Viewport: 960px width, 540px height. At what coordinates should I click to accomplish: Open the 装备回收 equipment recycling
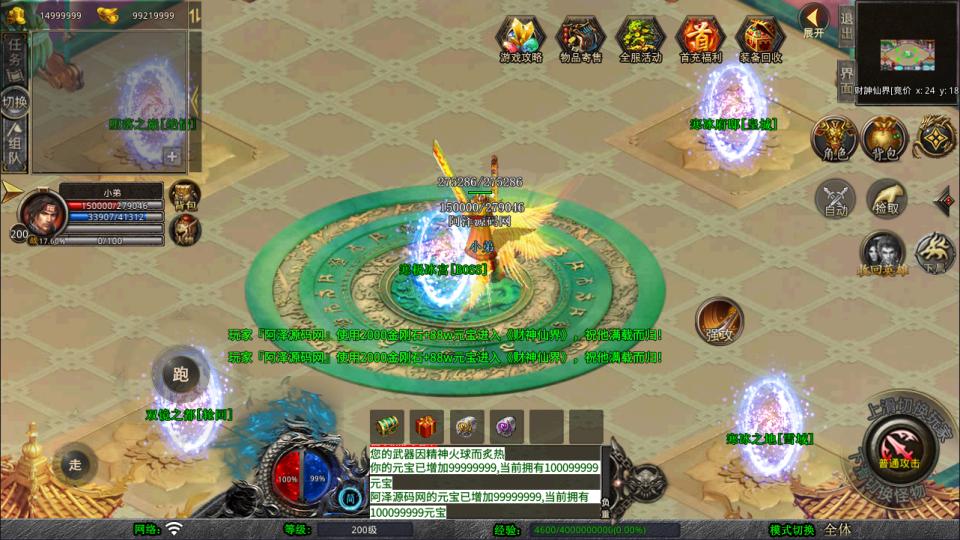(x=760, y=38)
